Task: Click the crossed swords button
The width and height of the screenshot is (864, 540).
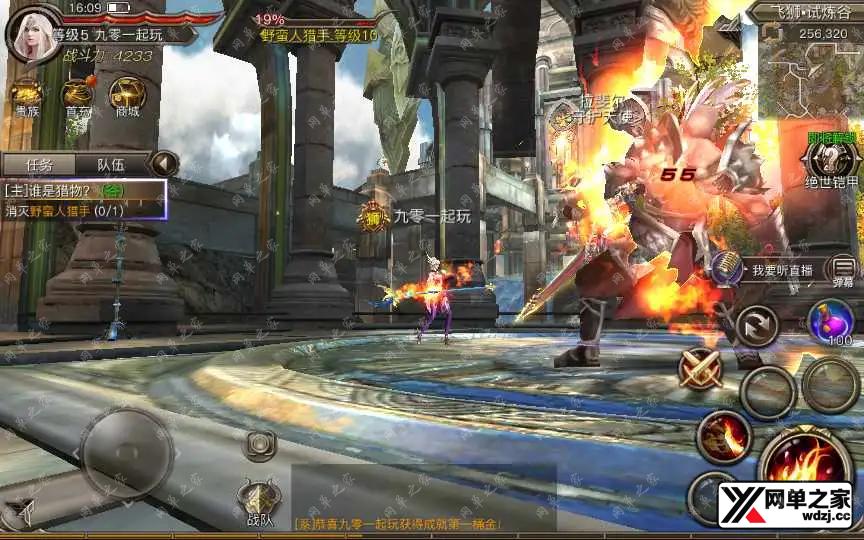Action: pos(702,368)
